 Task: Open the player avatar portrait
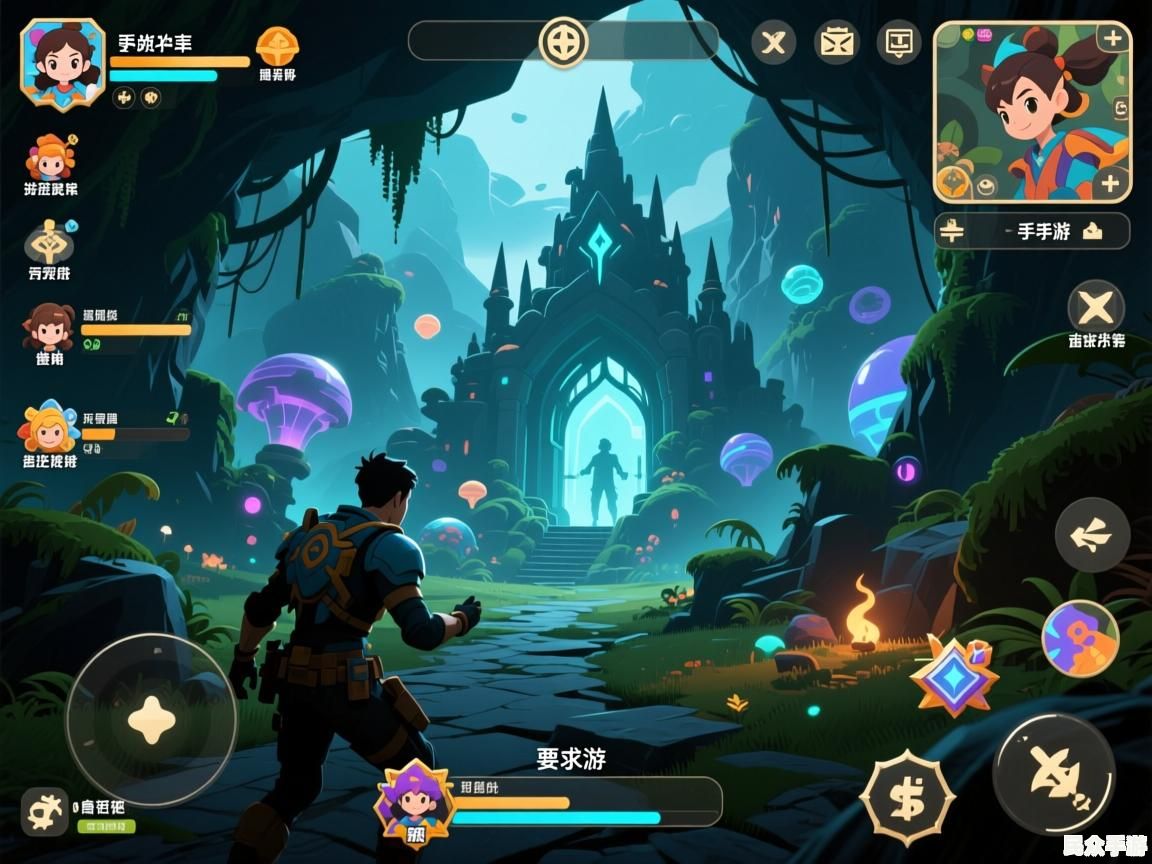coord(62,62)
